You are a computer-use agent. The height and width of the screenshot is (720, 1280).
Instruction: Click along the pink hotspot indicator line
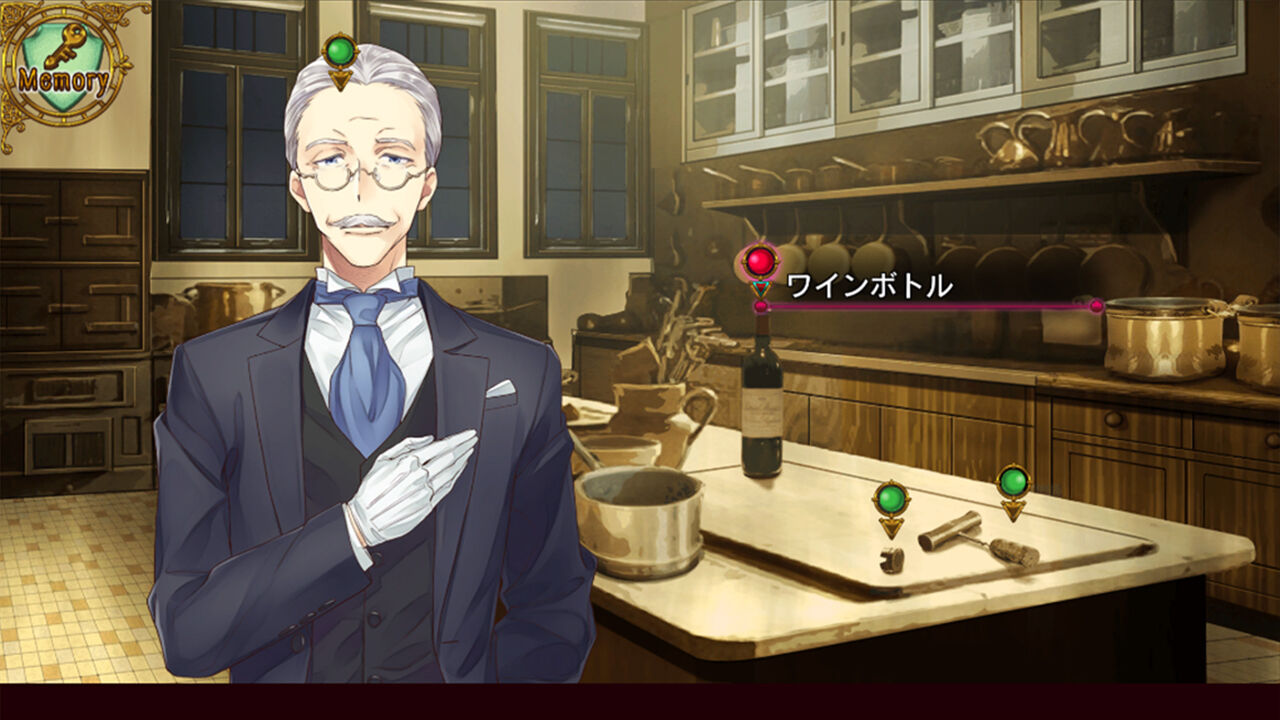pyautogui.click(x=930, y=306)
